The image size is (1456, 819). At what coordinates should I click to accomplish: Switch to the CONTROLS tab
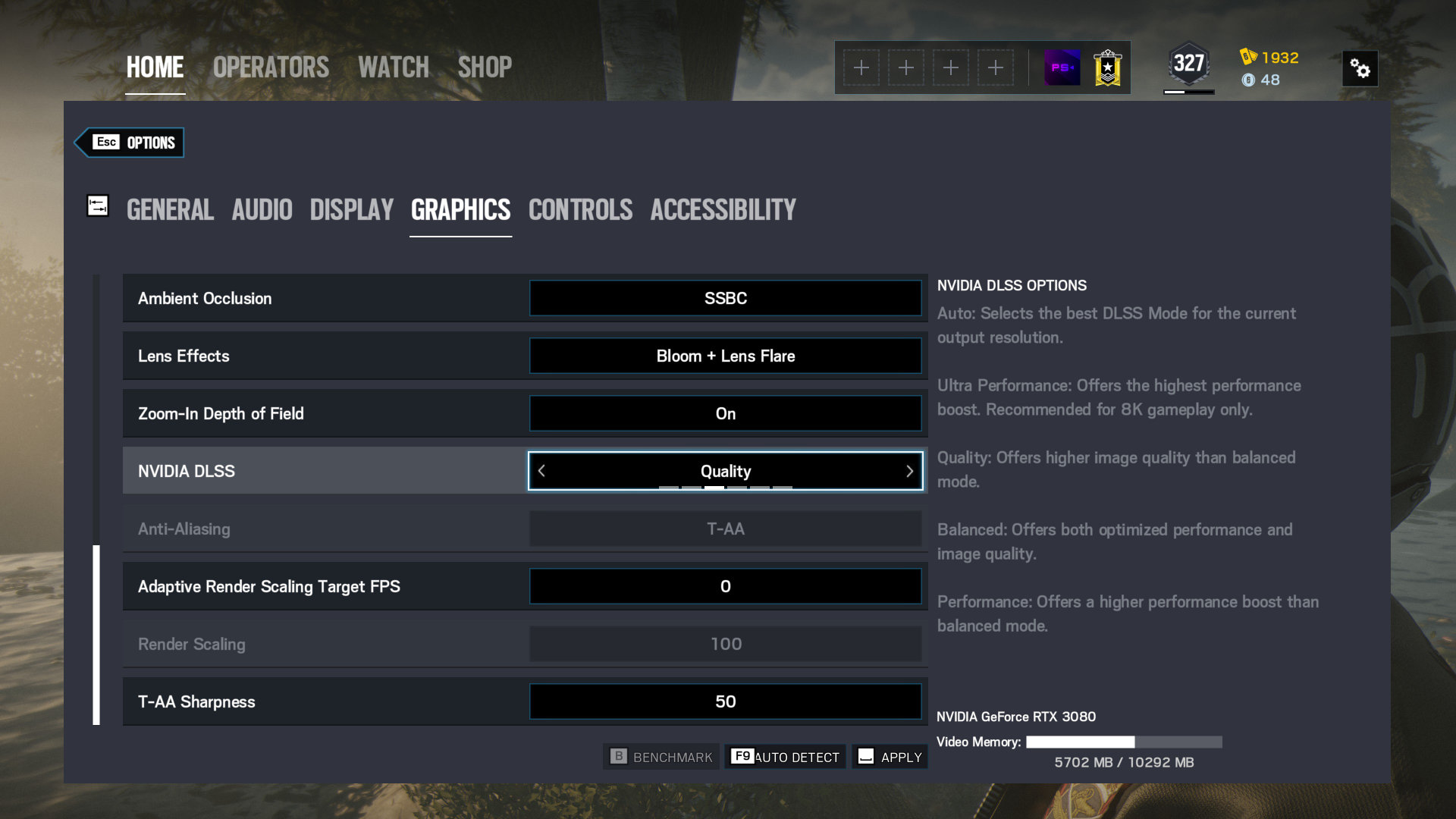pos(580,210)
